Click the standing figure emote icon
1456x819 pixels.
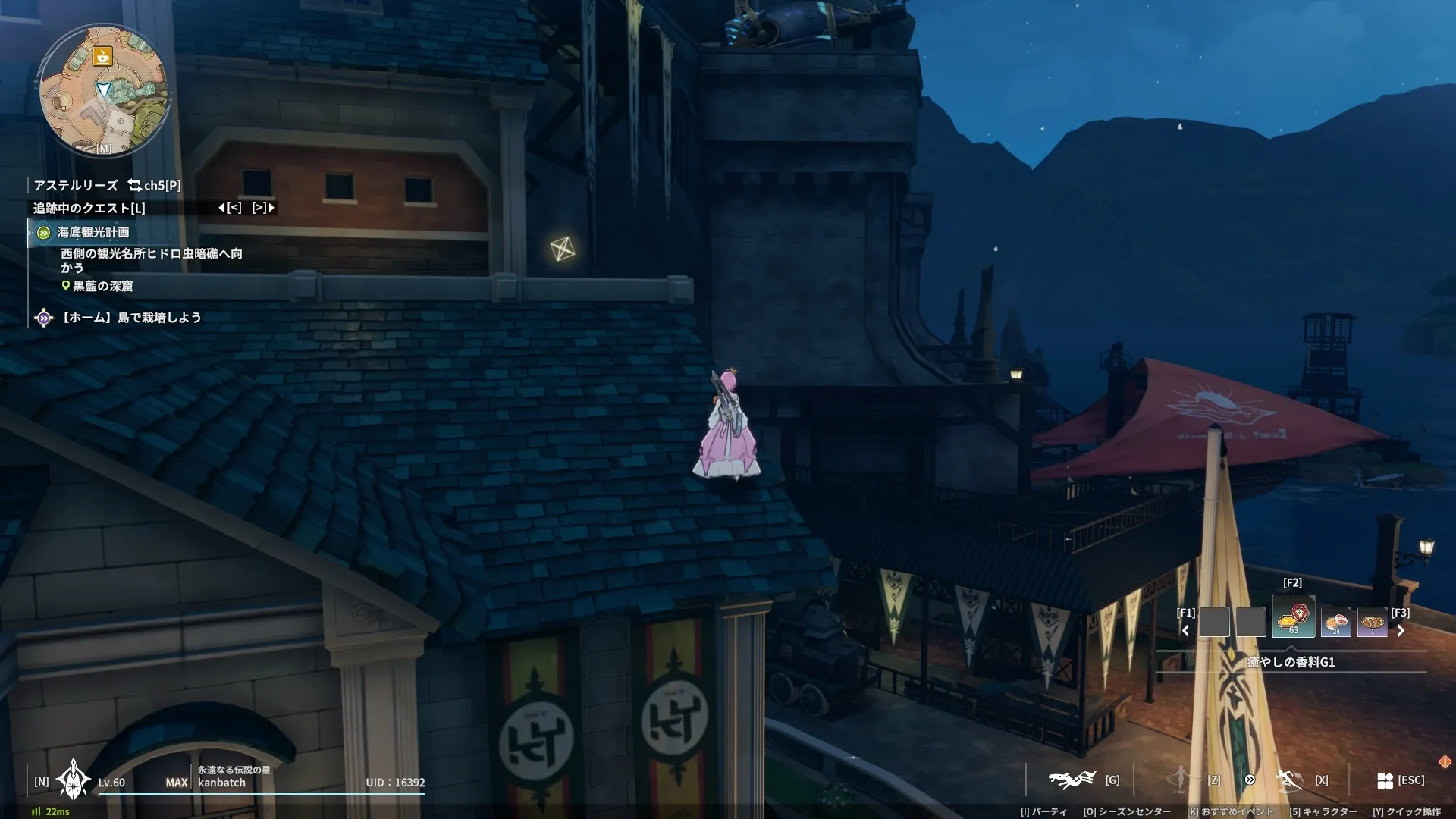pos(1181,779)
